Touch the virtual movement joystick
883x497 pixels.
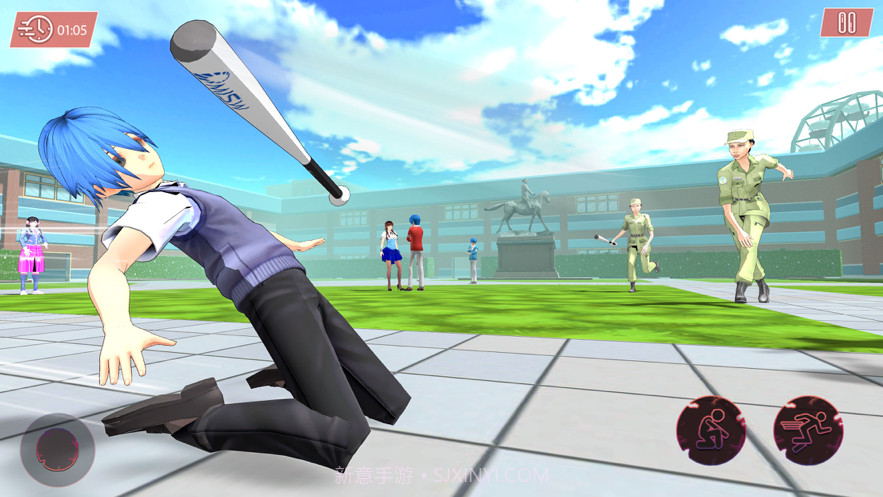[x=57, y=449]
